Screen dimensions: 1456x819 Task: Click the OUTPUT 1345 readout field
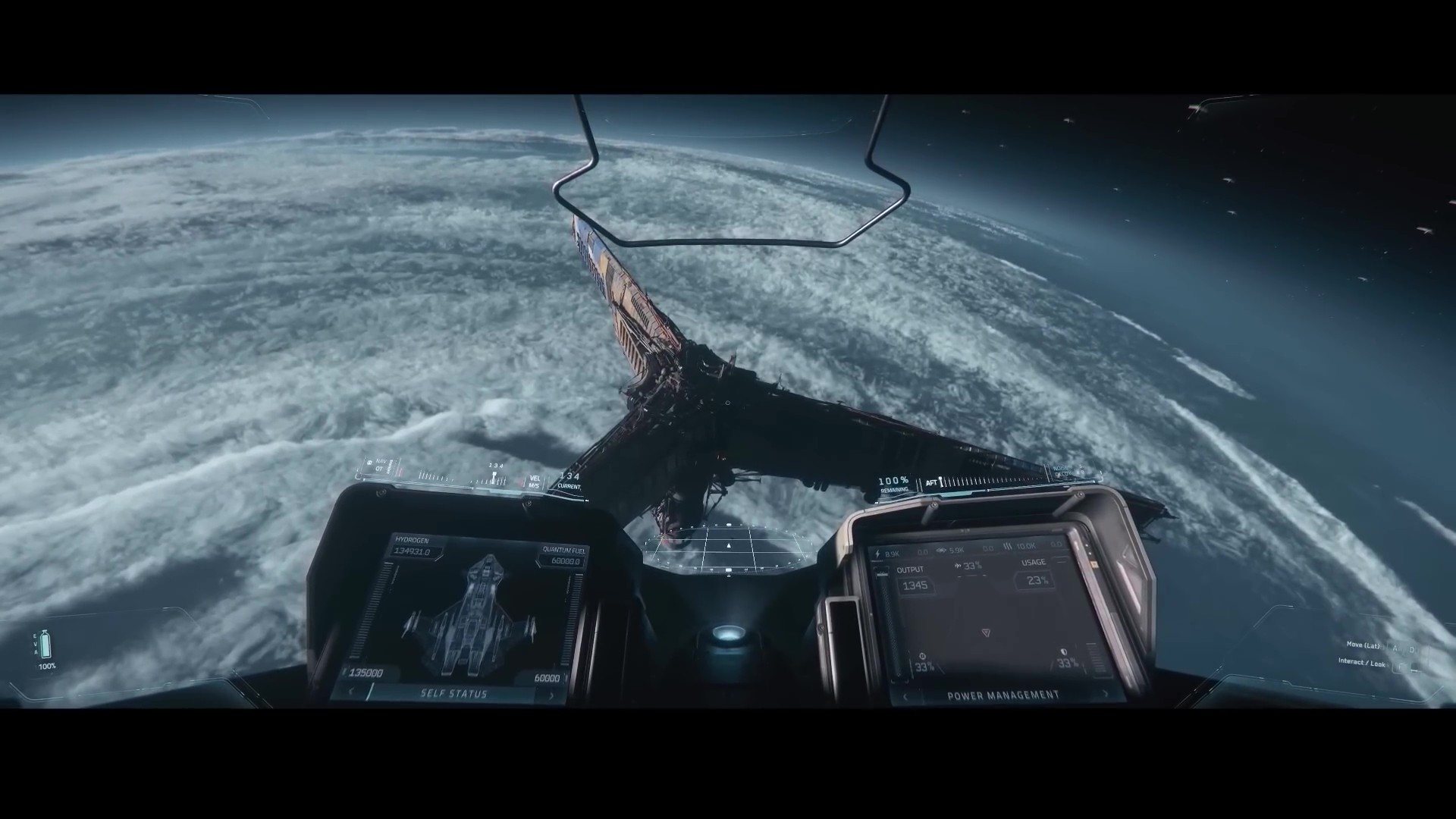pos(916,585)
